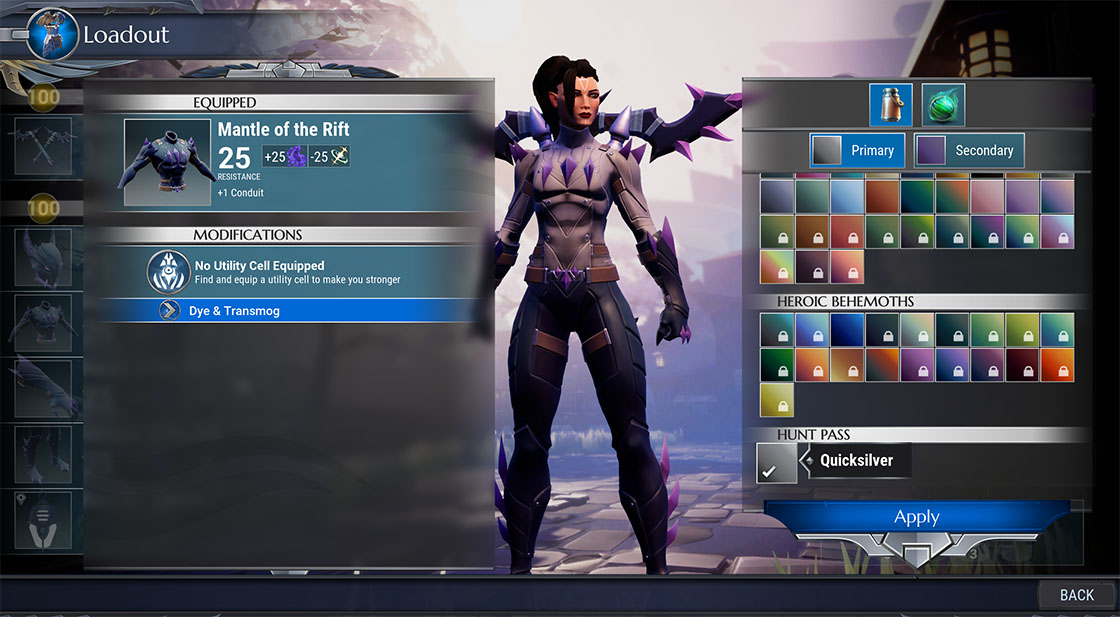1120x617 pixels.
Task: Open the green orb transmog tab
Action: pos(943,105)
